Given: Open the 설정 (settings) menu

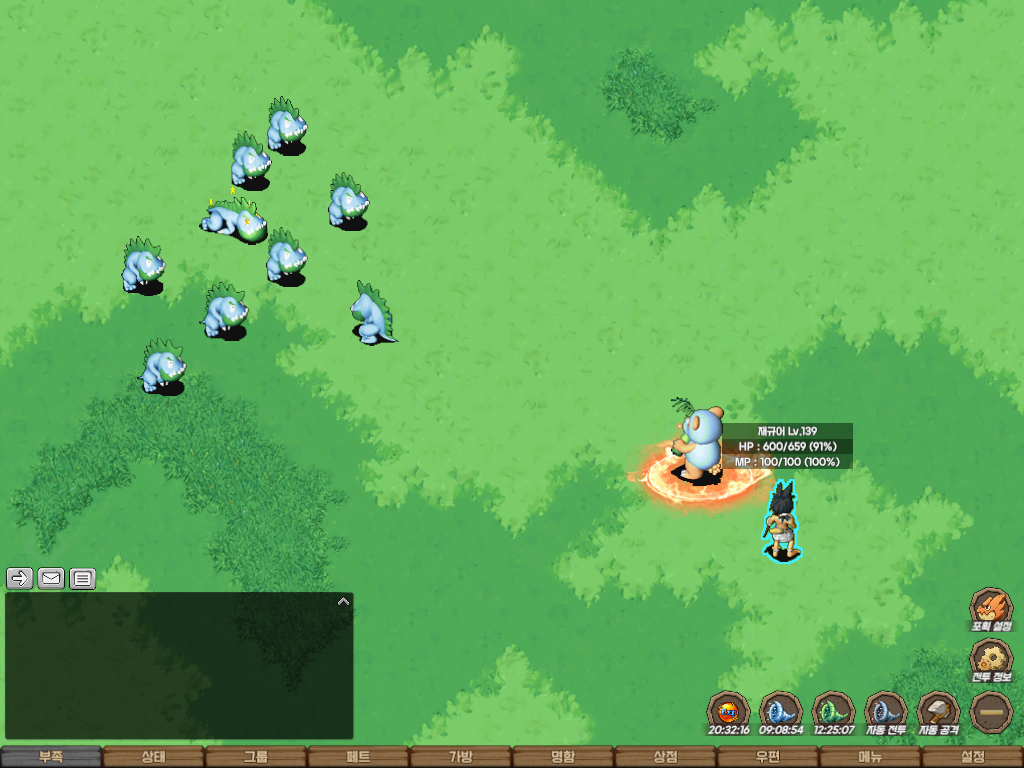Looking at the screenshot, I should (972, 757).
